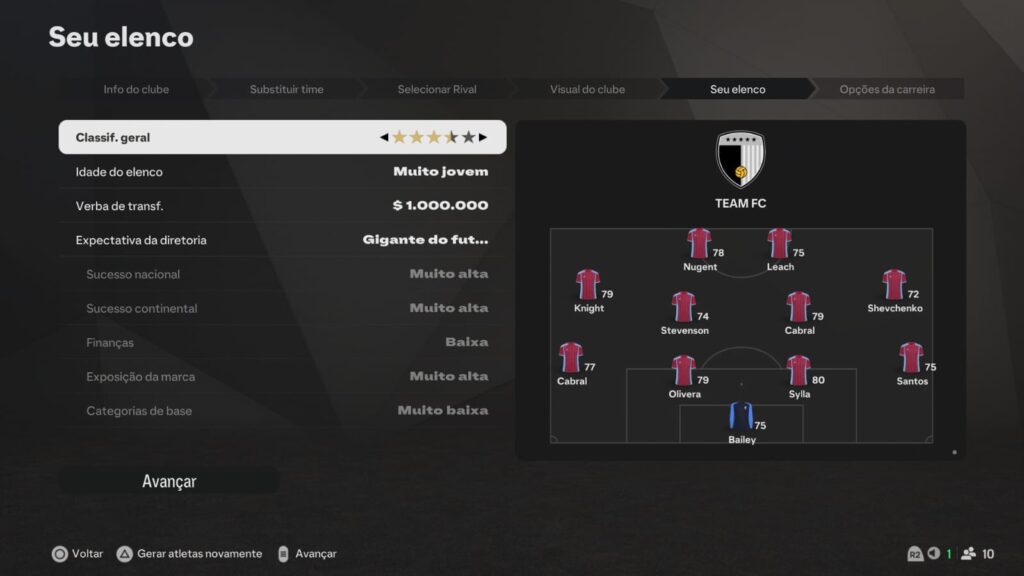Open the Opções da carreira tab

pyautogui.click(x=887, y=89)
